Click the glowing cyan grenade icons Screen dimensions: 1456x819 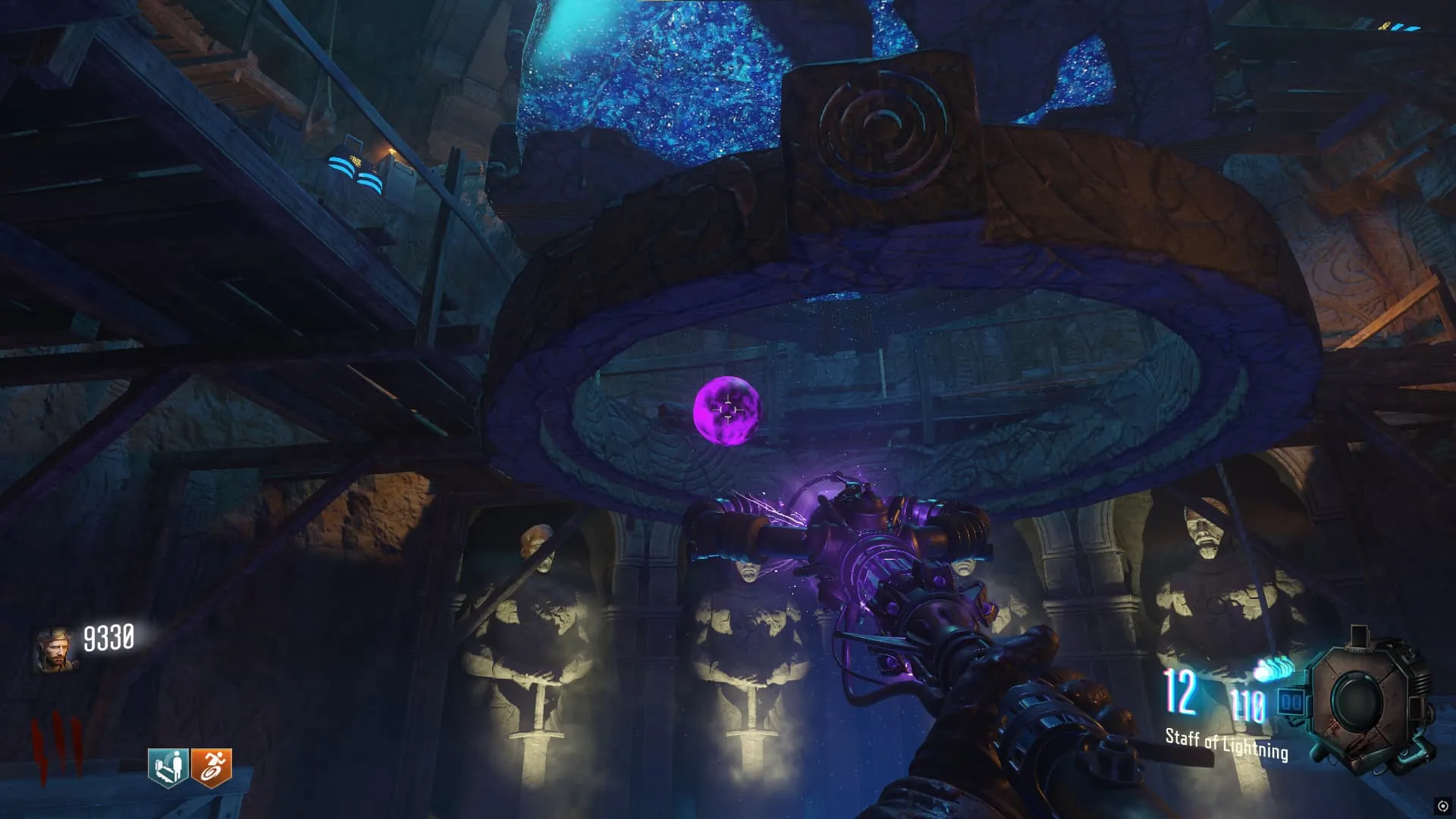click(x=1273, y=670)
